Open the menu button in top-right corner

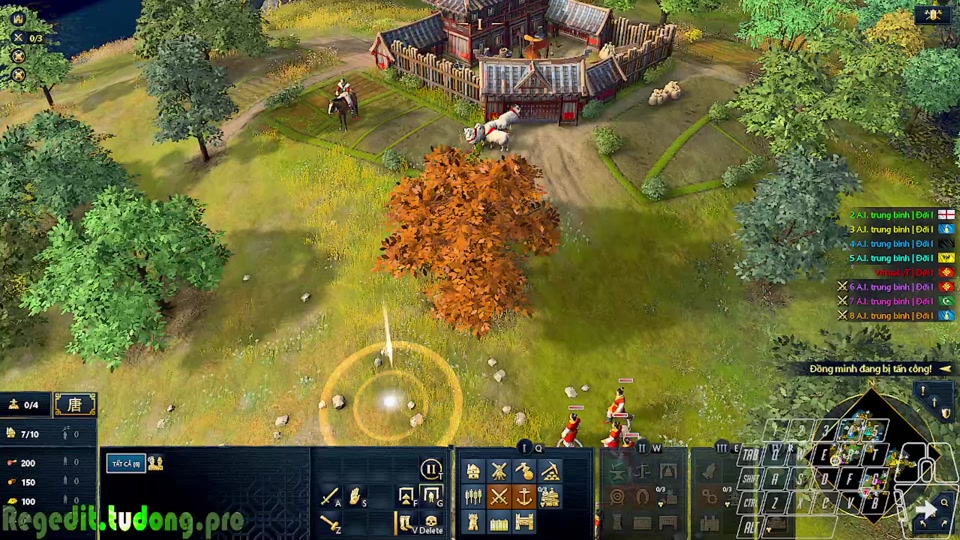pyautogui.click(x=932, y=15)
